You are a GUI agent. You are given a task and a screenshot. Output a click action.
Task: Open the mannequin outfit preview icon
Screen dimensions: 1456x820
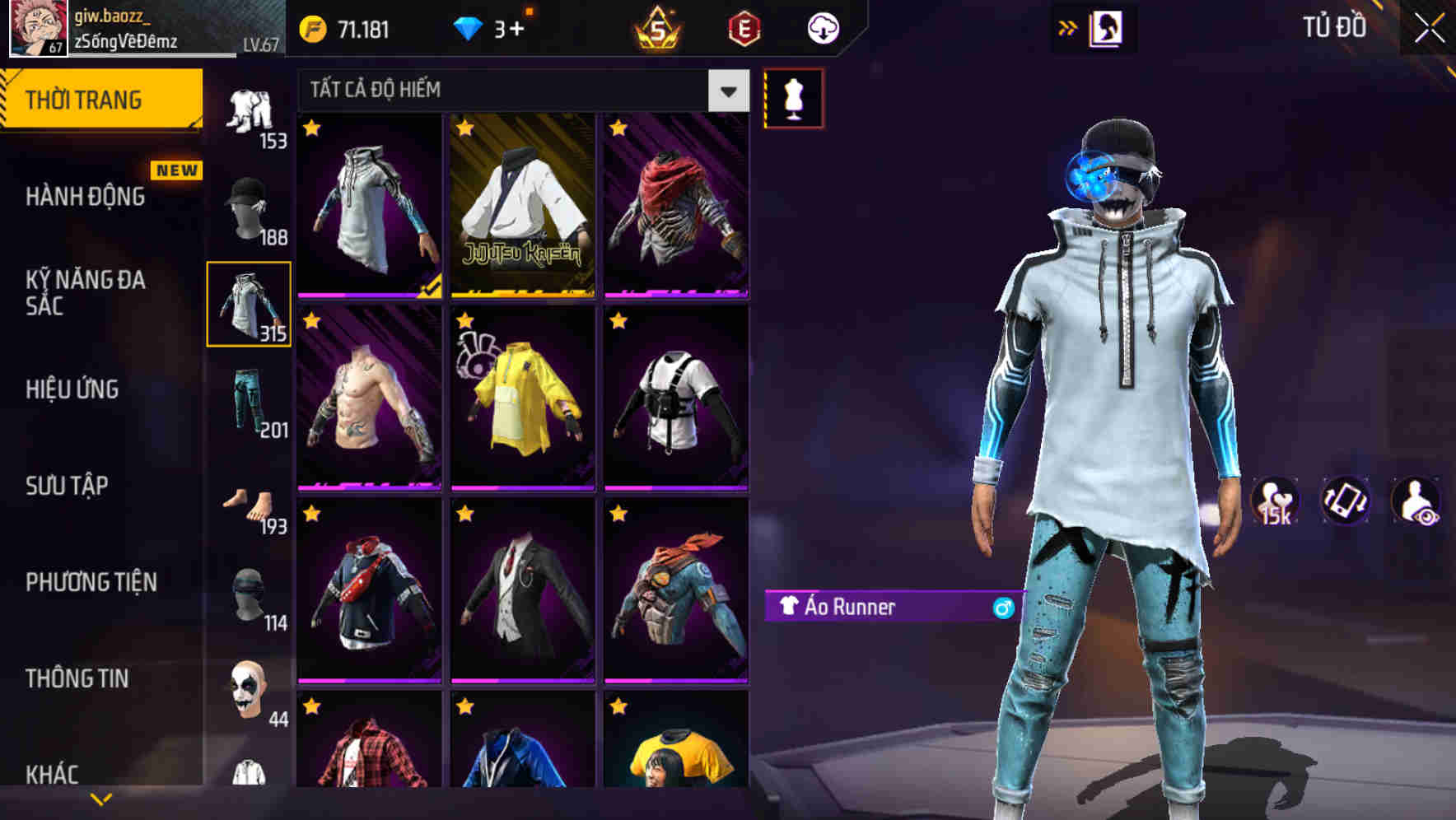[x=793, y=96]
